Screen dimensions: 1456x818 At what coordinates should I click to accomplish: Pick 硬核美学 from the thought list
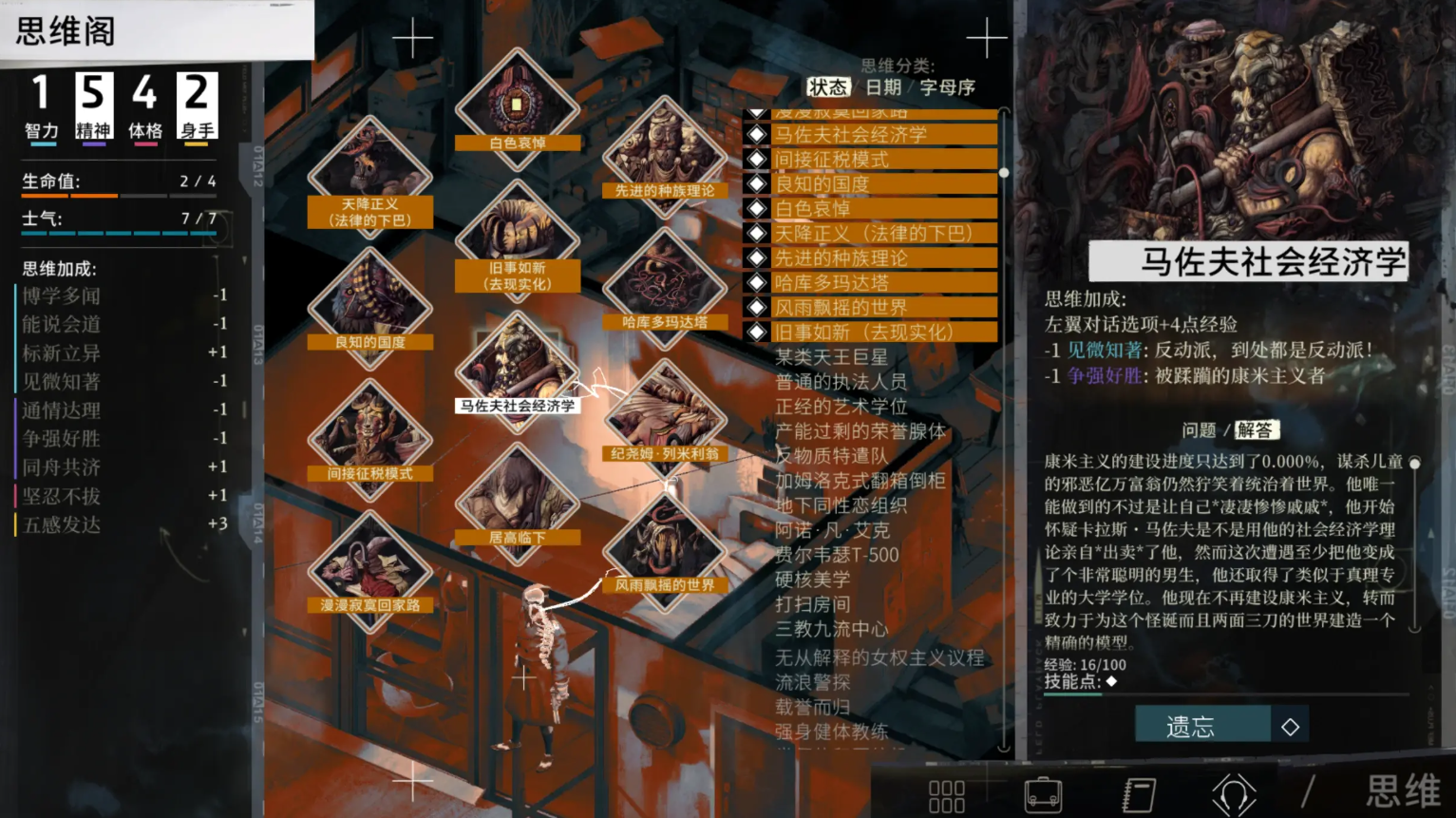[x=812, y=580]
